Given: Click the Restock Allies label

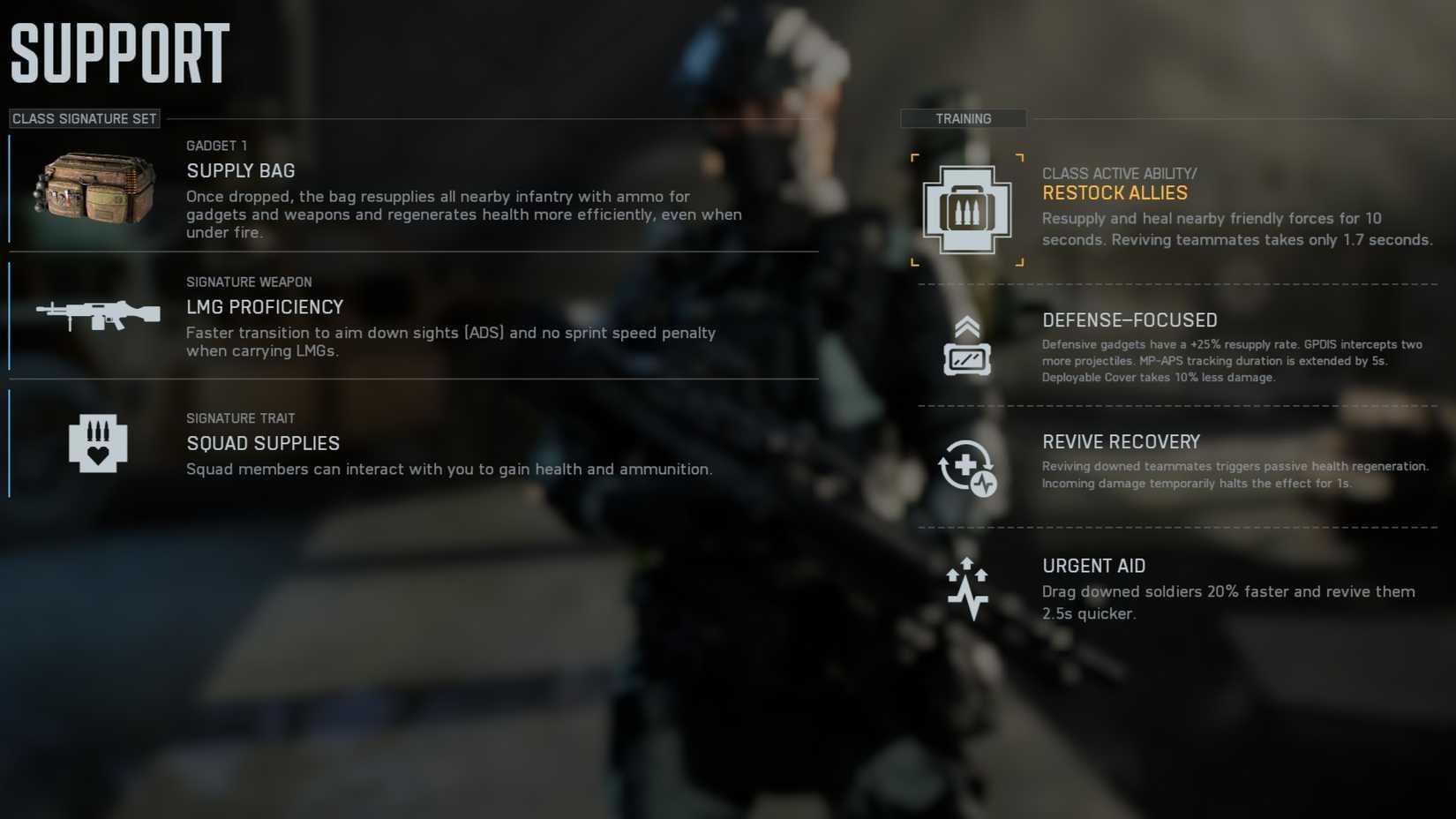Looking at the screenshot, I should point(1115,192).
